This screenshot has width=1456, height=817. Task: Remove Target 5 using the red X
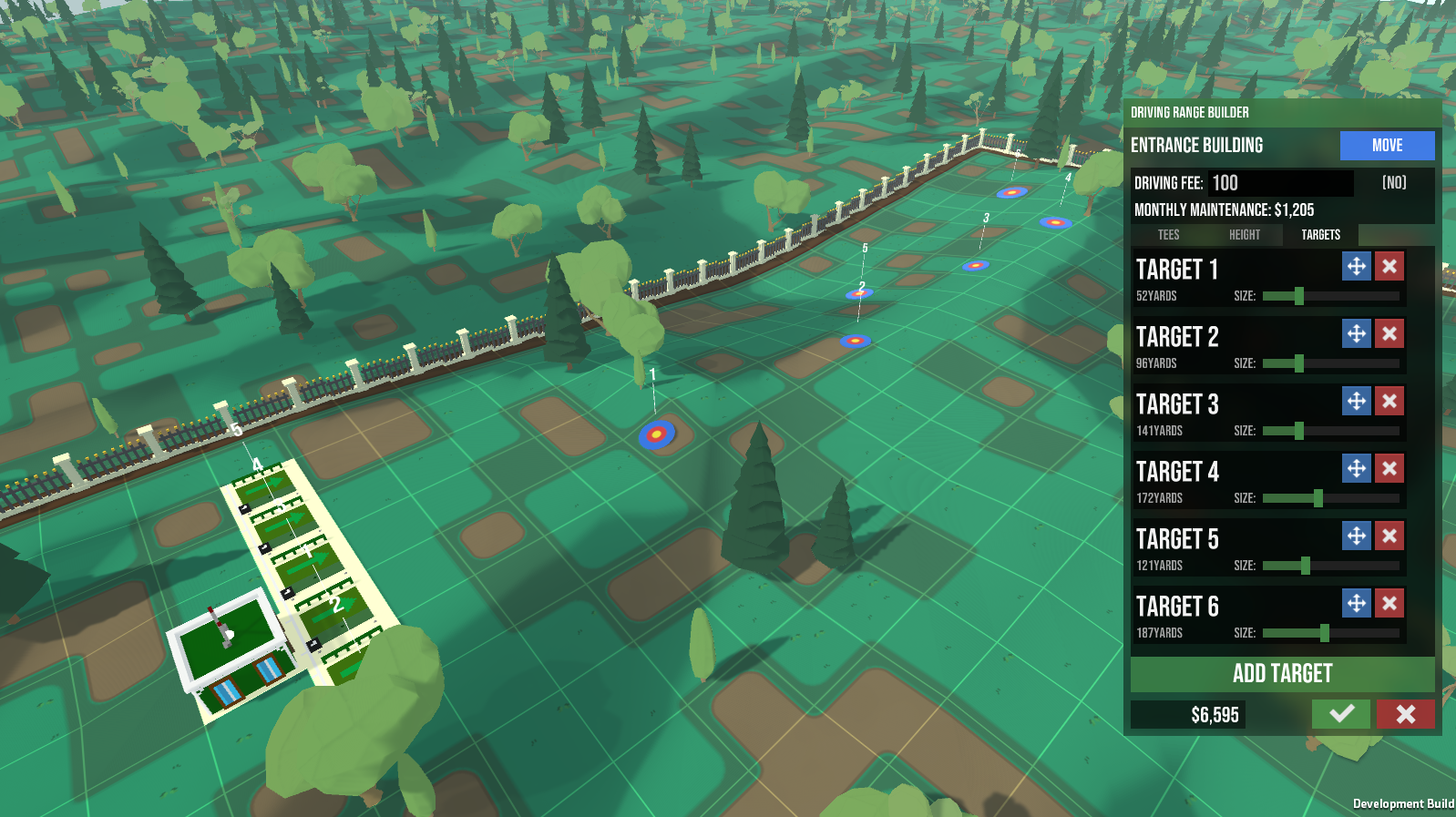(x=1389, y=536)
